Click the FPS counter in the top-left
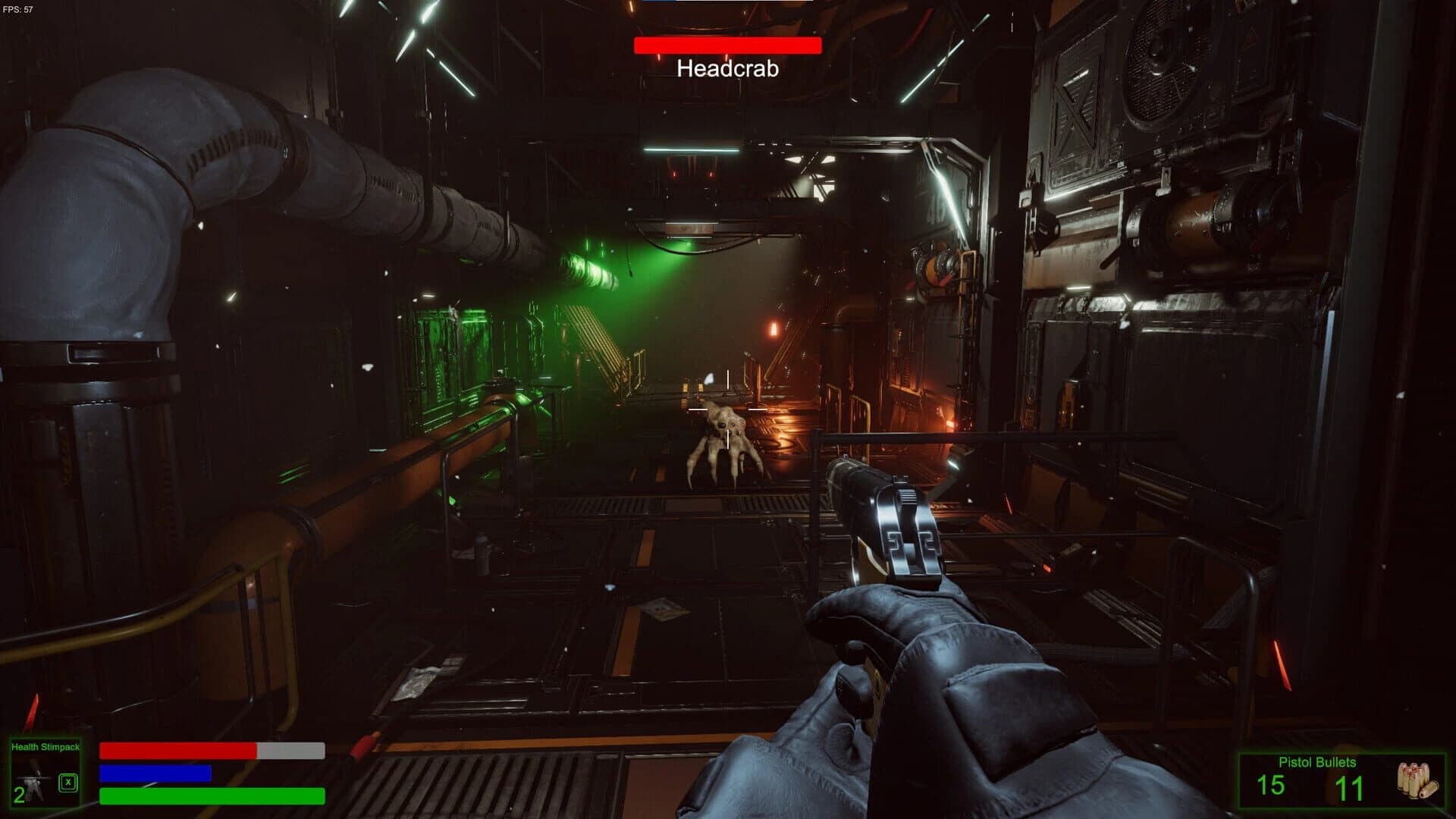1456x819 pixels. (17, 8)
